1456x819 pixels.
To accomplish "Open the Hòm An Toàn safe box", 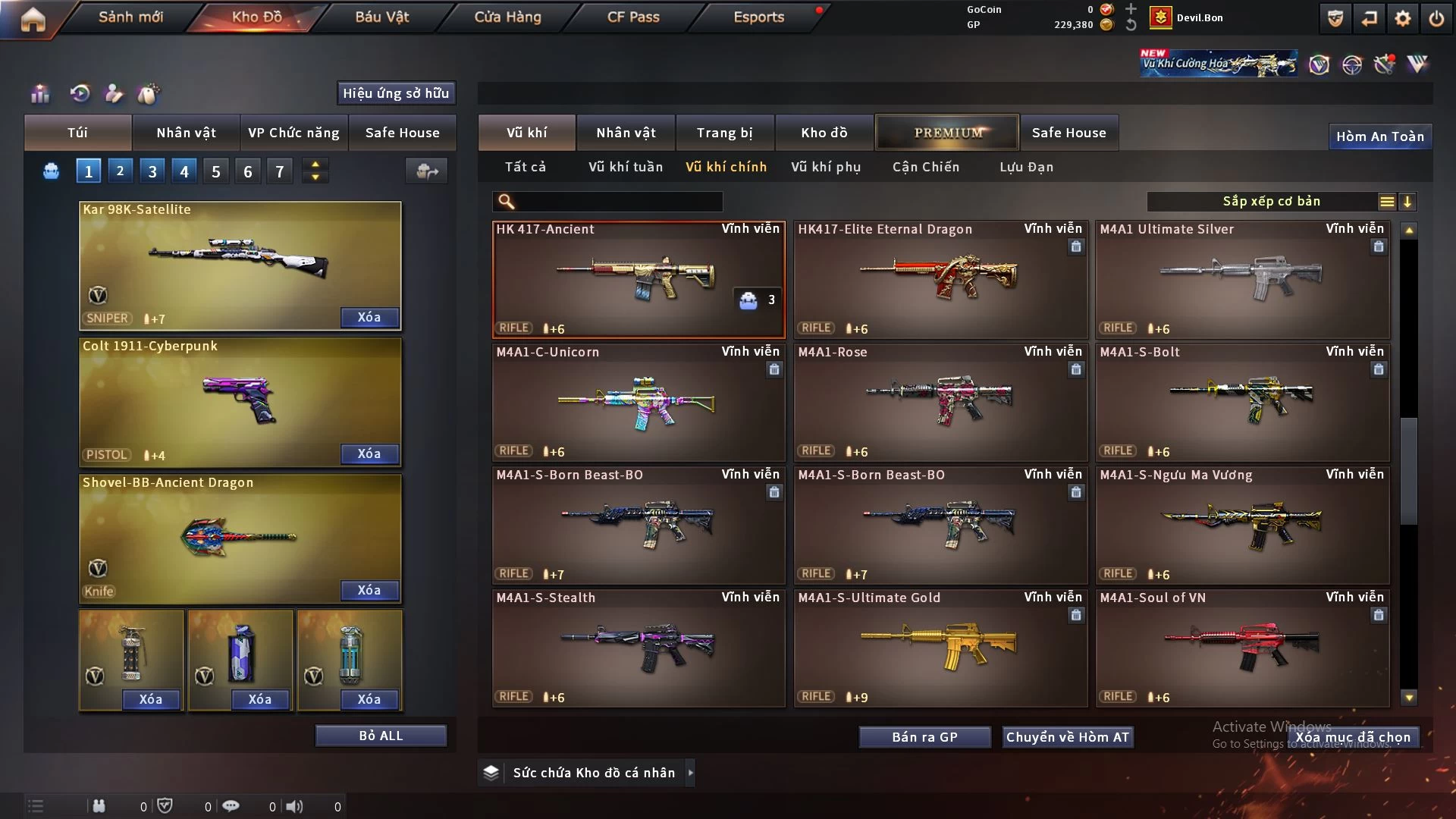I will tap(1379, 136).
